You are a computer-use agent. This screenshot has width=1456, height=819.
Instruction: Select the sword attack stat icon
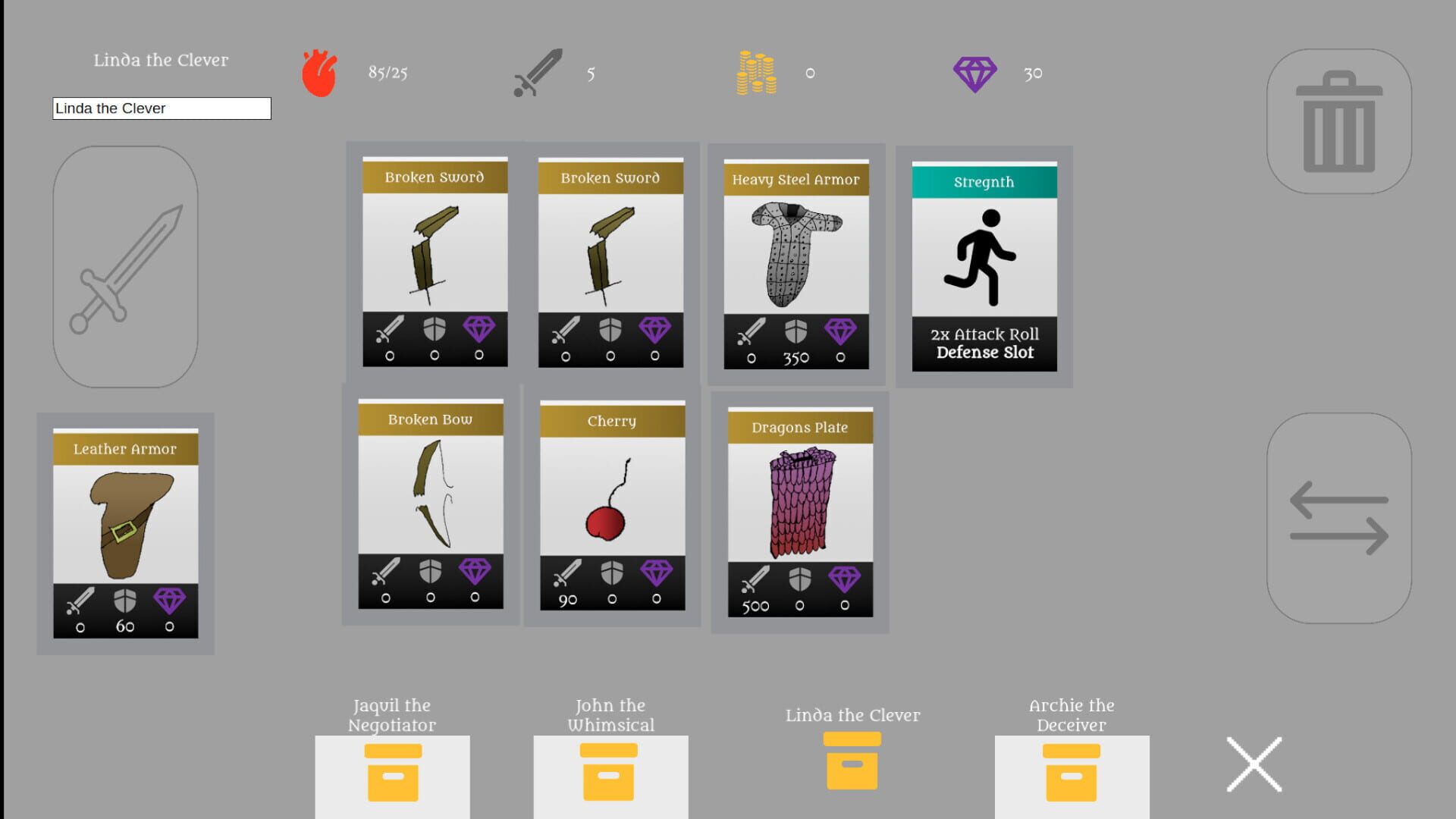pos(536,74)
